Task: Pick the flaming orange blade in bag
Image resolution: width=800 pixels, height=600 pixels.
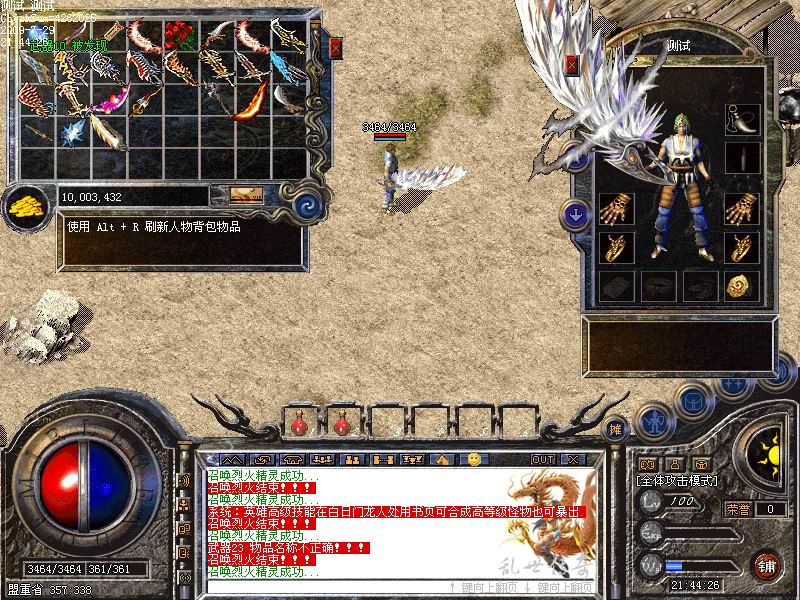Action: point(251,101)
